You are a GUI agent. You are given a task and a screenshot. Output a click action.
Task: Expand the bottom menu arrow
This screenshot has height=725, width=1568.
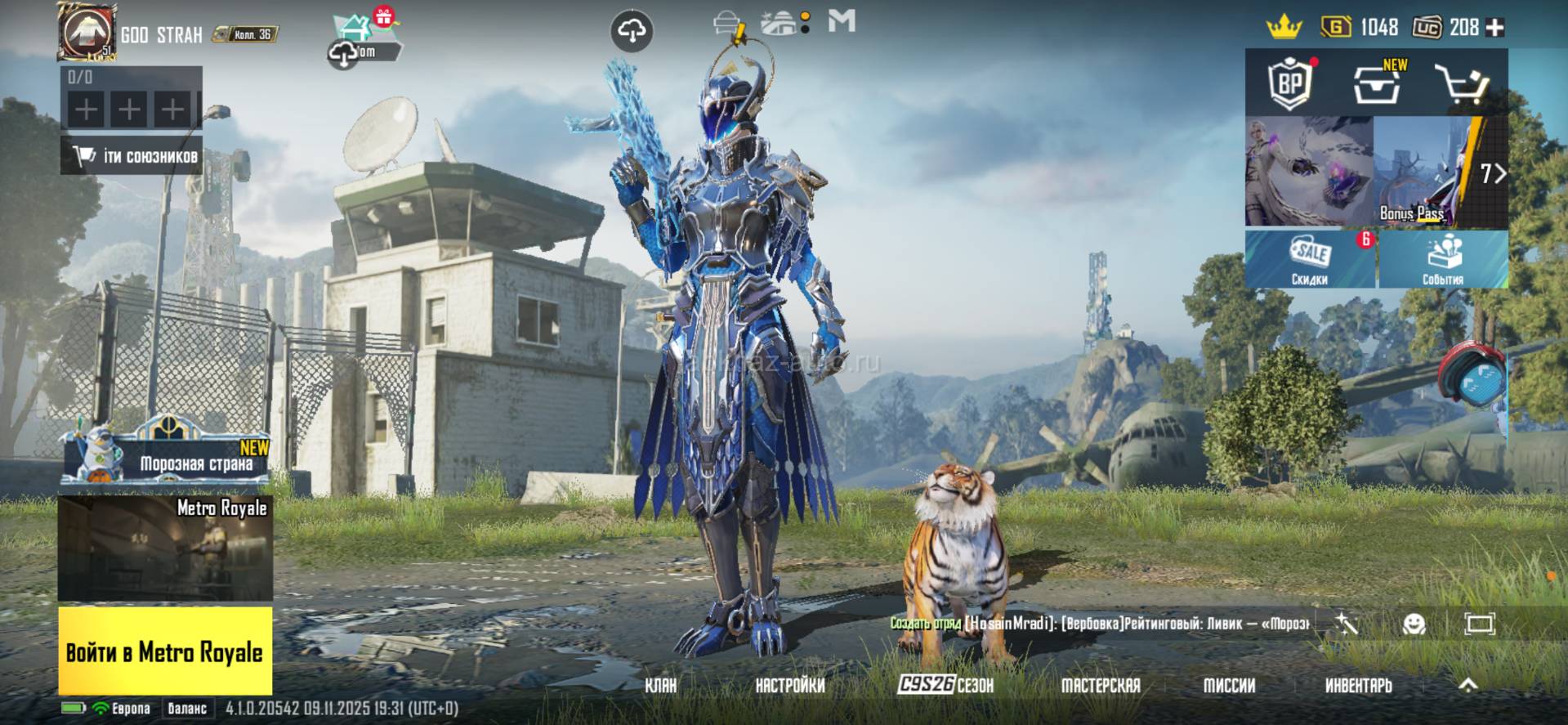(1467, 686)
